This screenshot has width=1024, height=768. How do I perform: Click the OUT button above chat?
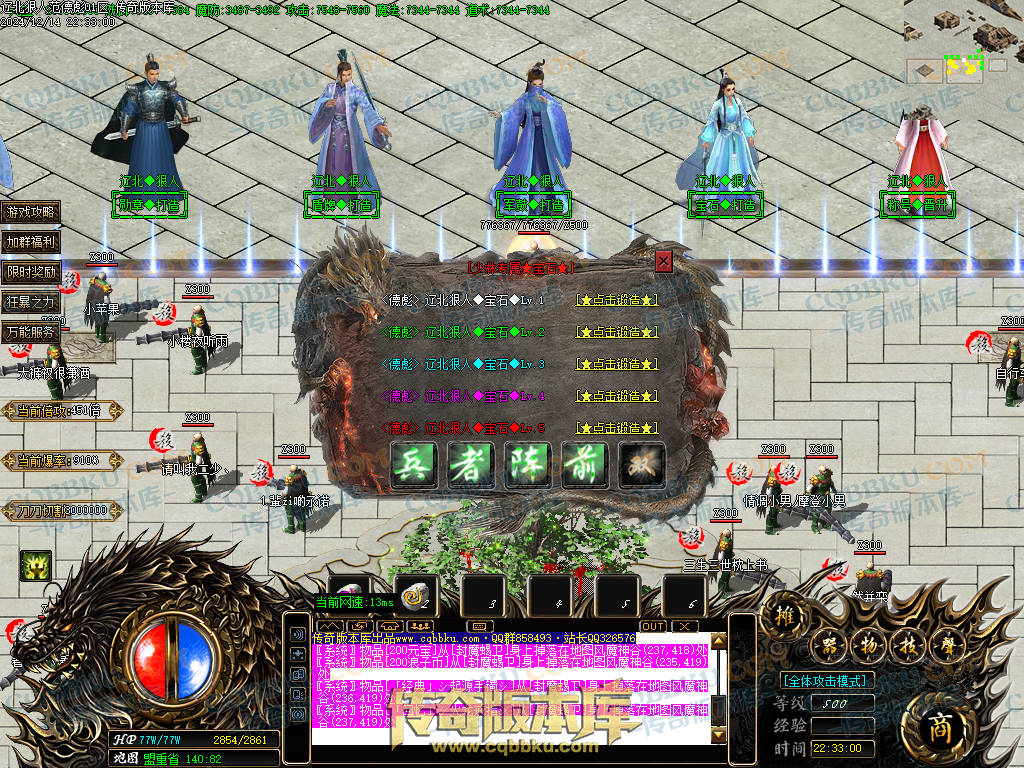[x=653, y=626]
